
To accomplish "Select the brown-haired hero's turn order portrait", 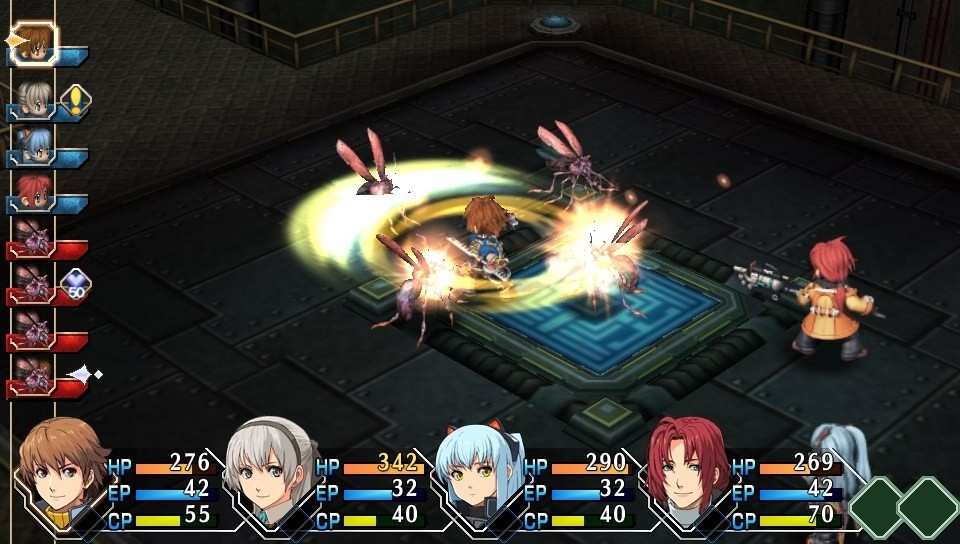I will (35, 42).
